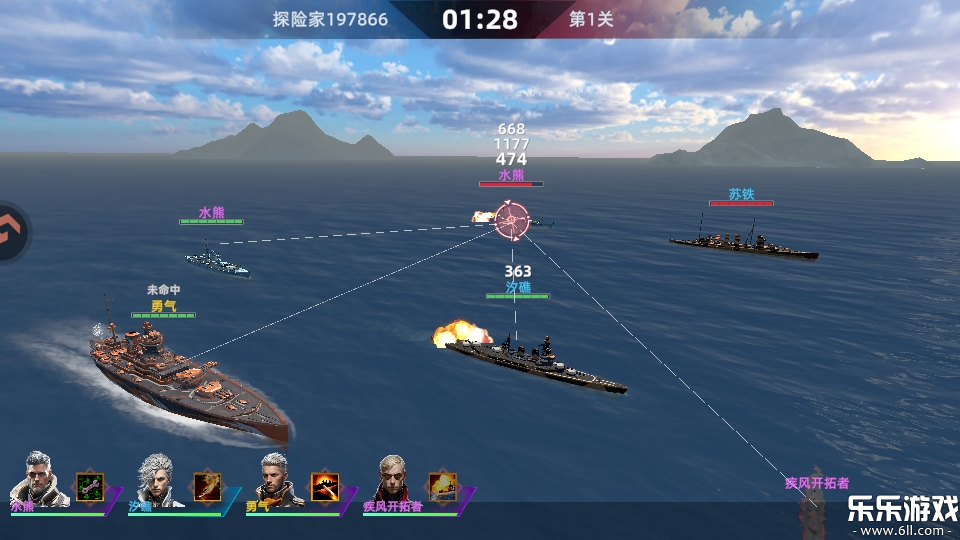960x540 pixels.
Task: Click the round orange logo button
Action: coord(10,232)
